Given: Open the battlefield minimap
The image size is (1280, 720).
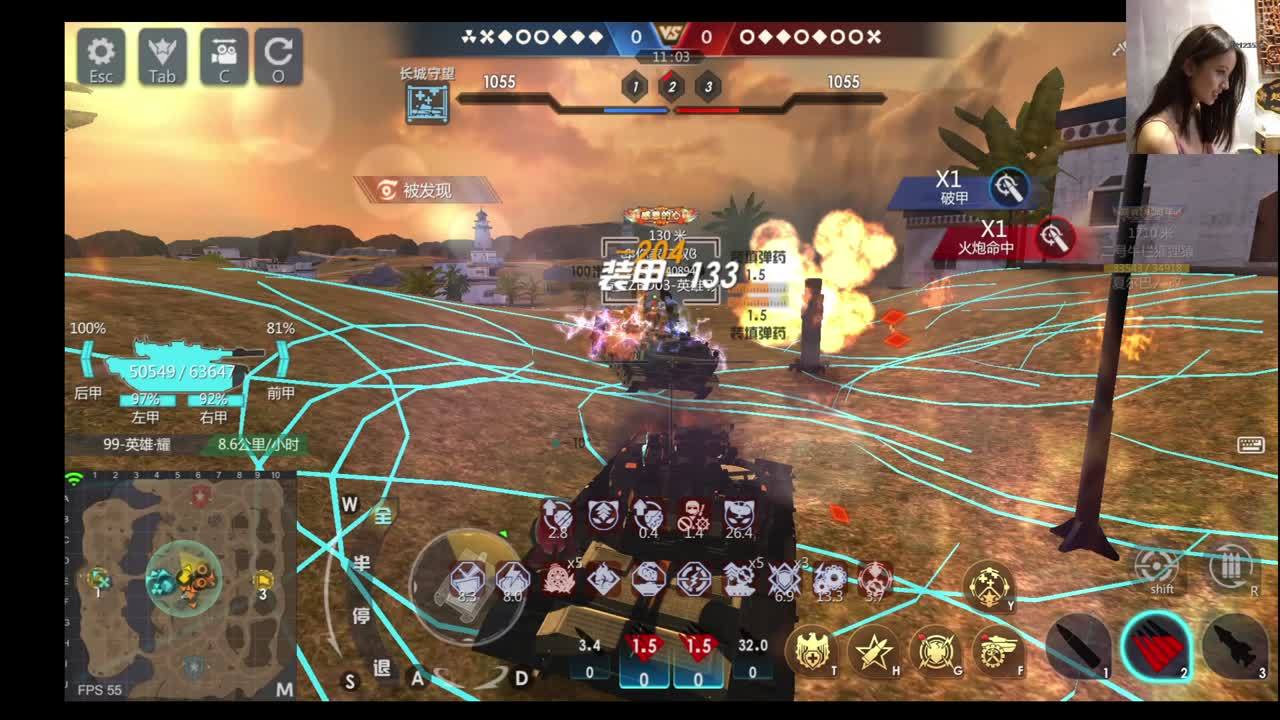Looking at the screenshot, I should (180, 585).
